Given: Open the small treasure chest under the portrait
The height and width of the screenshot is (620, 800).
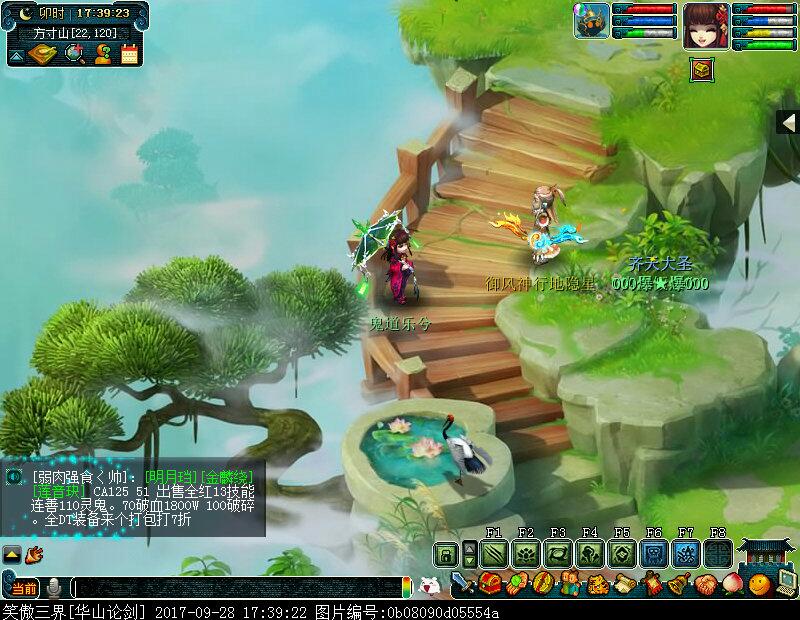Looking at the screenshot, I should point(703,68).
